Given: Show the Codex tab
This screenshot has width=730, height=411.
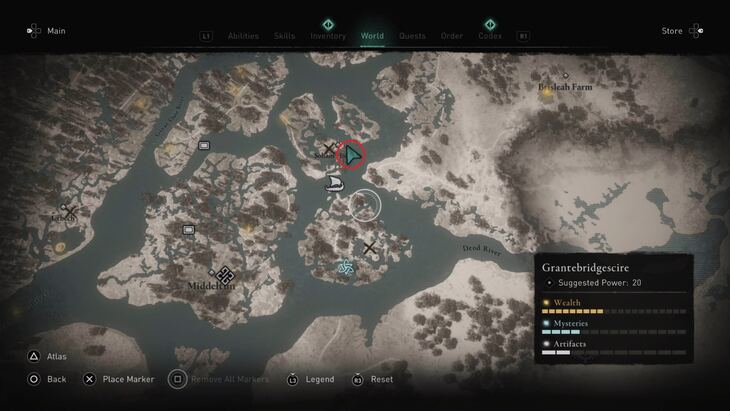Looking at the screenshot, I should (490, 36).
